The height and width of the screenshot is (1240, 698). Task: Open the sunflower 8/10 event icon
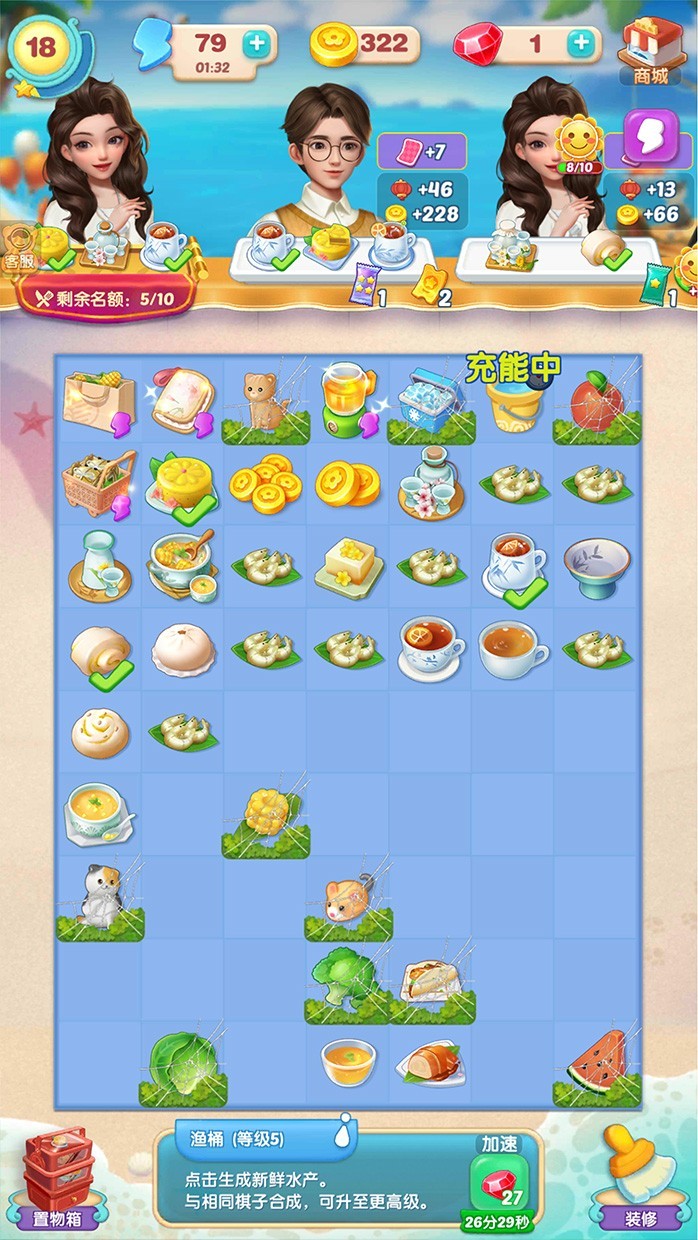[x=577, y=142]
